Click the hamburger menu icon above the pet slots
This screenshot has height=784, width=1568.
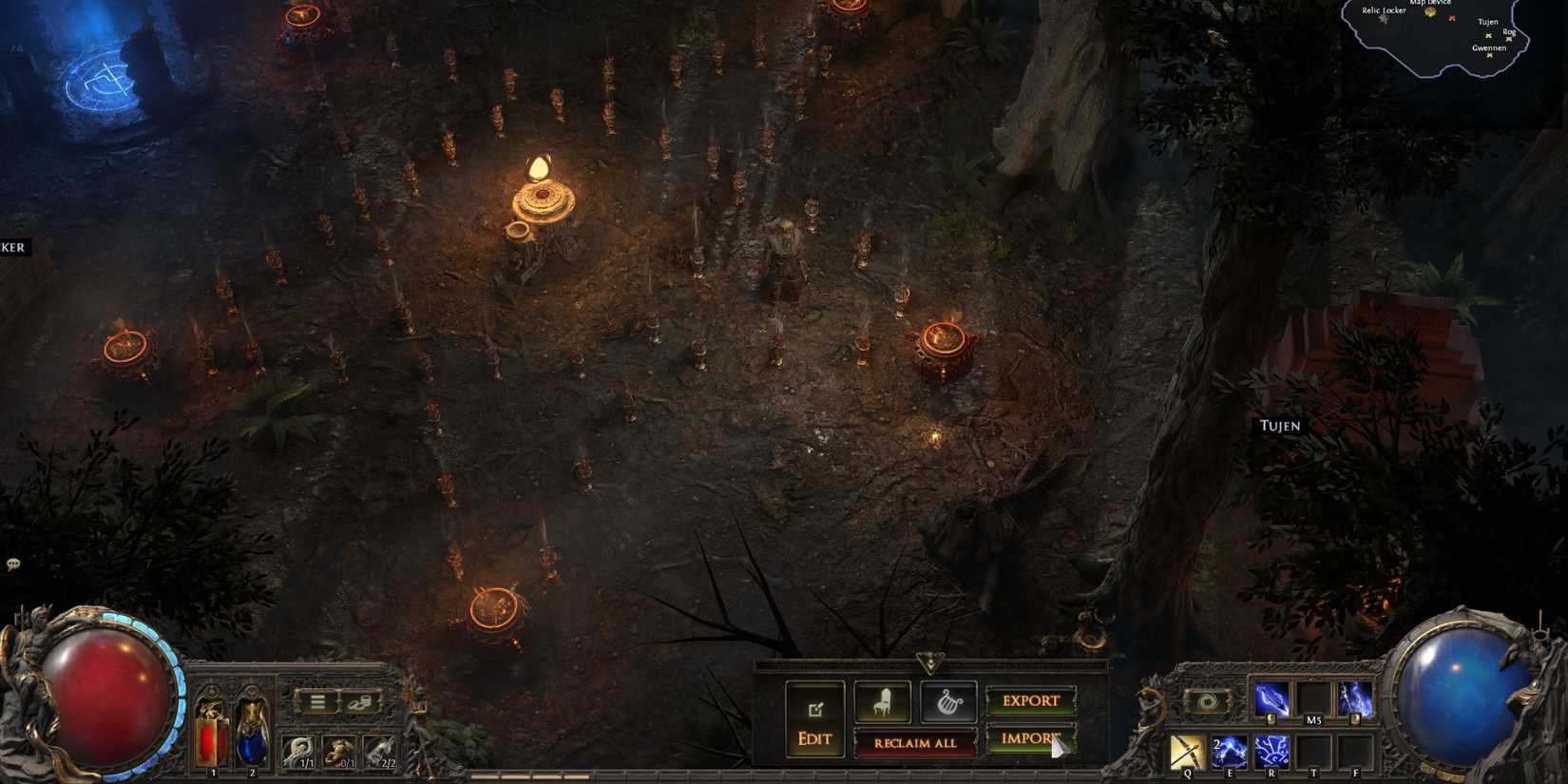(x=317, y=700)
